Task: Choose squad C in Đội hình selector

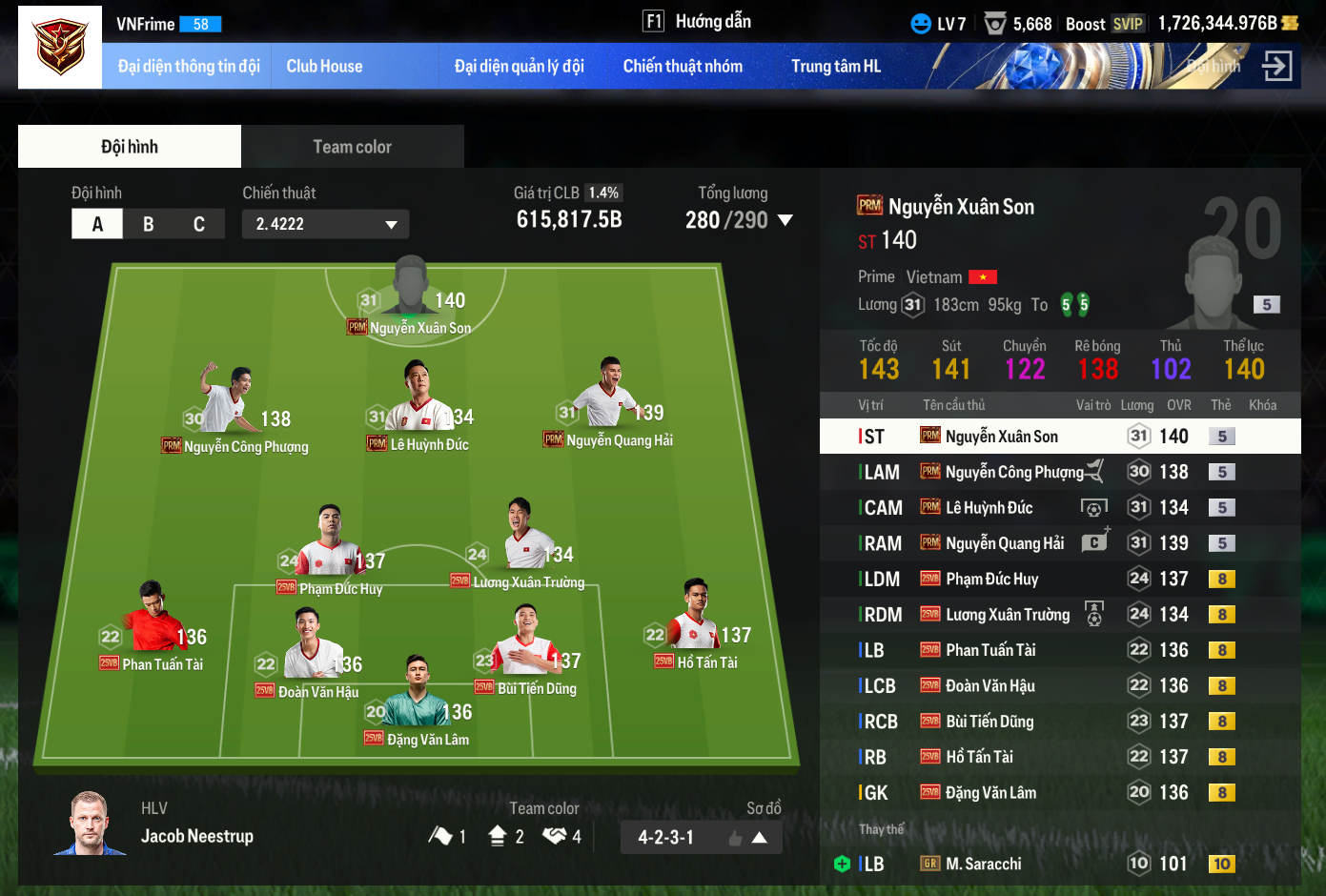Action: (x=199, y=224)
